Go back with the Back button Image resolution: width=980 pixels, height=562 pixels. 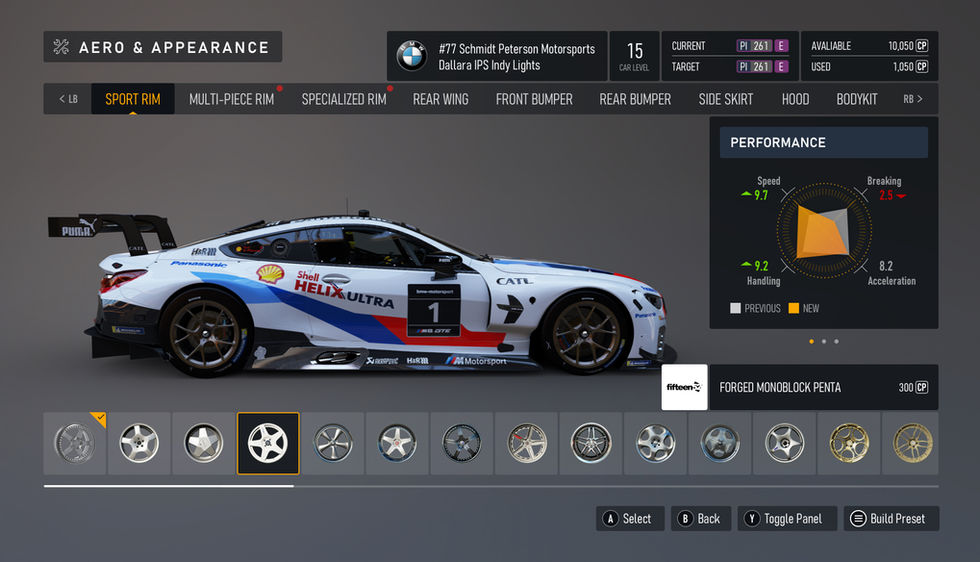(699, 518)
